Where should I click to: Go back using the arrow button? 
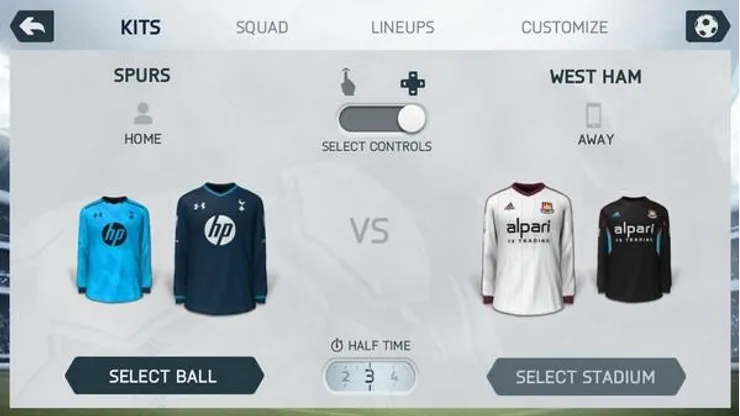click(30, 27)
